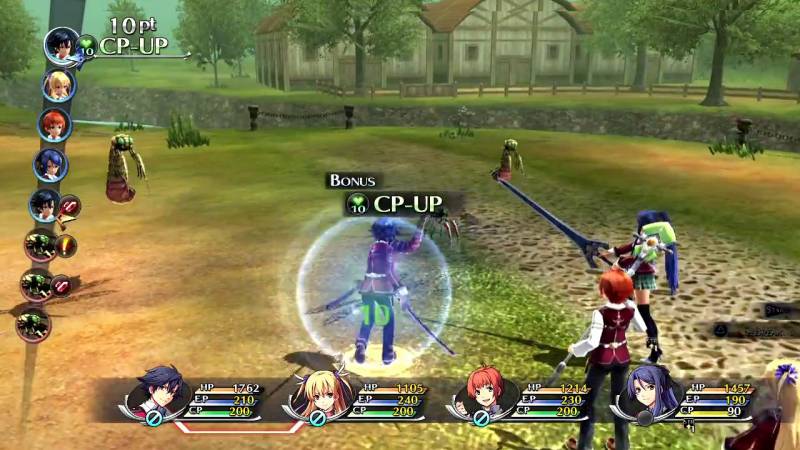Image resolution: width=800 pixels, height=450 pixels.
Task: Click the blonde girl's turn order portrait
Action: click(x=58, y=85)
